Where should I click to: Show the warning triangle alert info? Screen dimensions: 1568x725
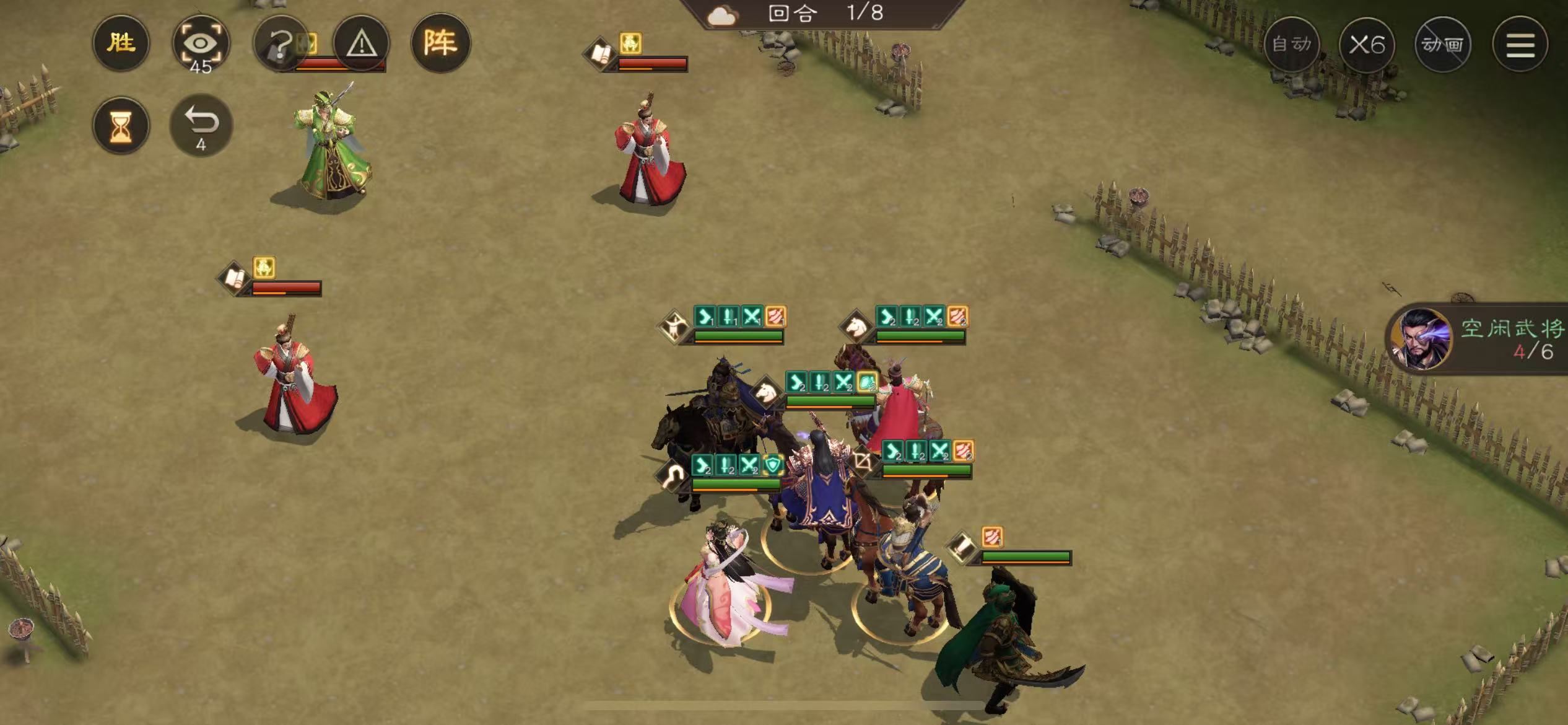[361, 43]
